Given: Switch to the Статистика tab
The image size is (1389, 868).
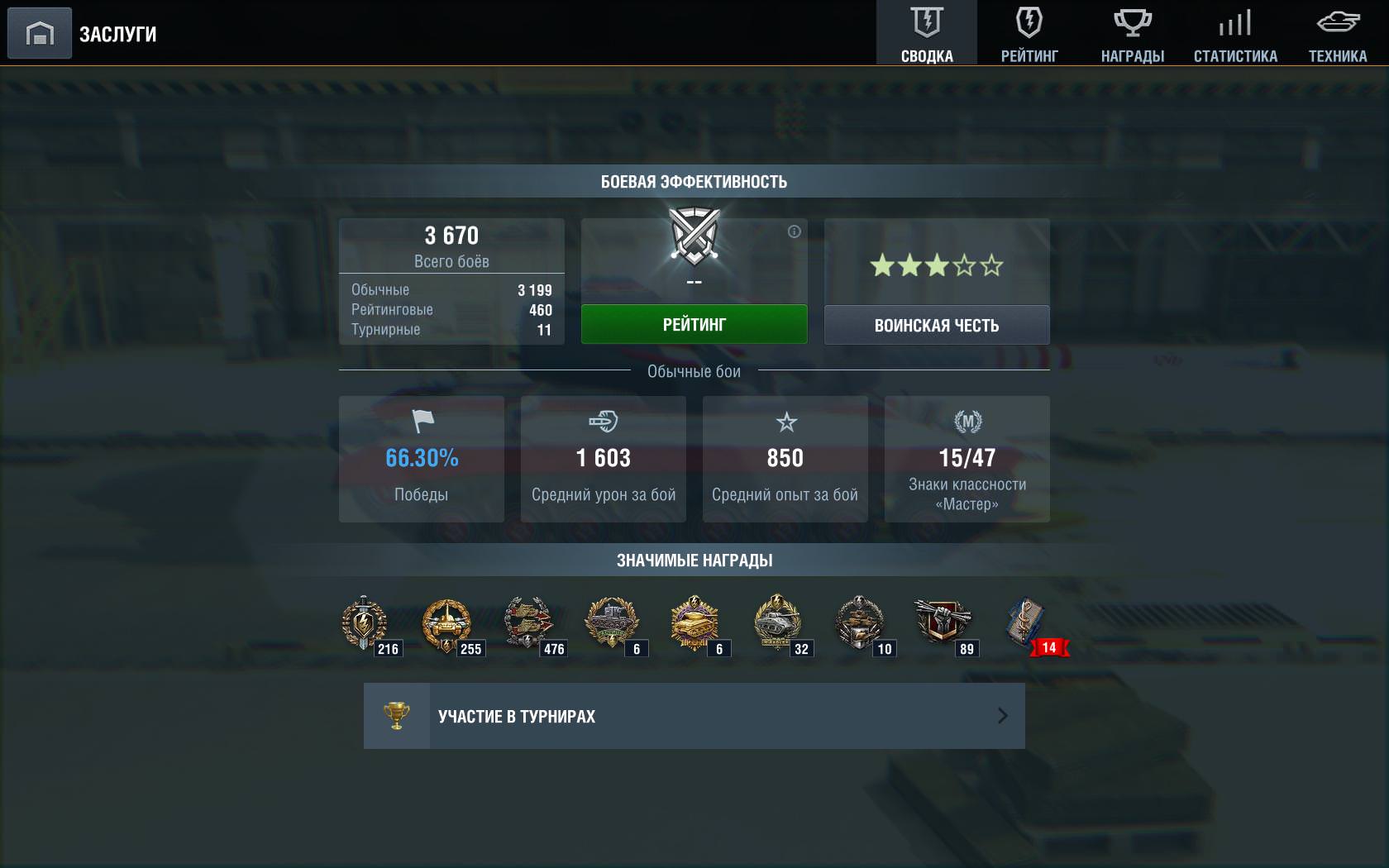Looking at the screenshot, I should click(1235, 33).
